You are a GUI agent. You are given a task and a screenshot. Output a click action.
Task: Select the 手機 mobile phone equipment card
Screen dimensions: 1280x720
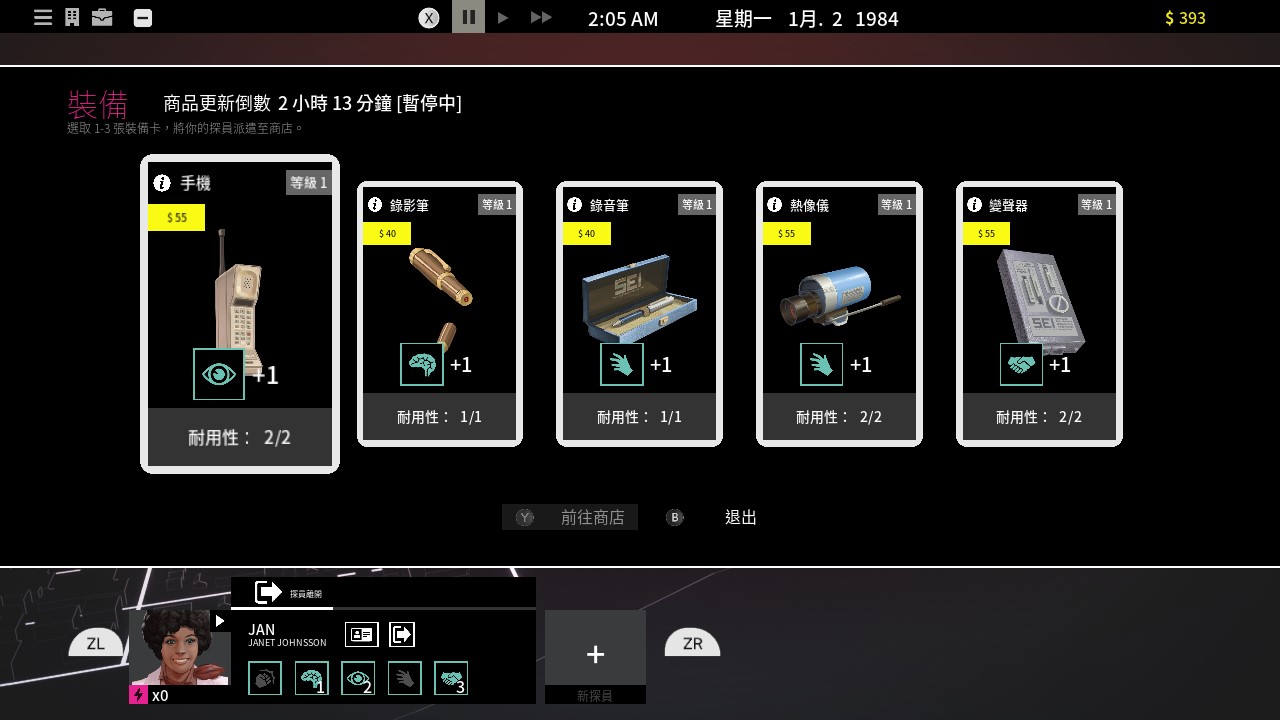click(x=240, y=313)
